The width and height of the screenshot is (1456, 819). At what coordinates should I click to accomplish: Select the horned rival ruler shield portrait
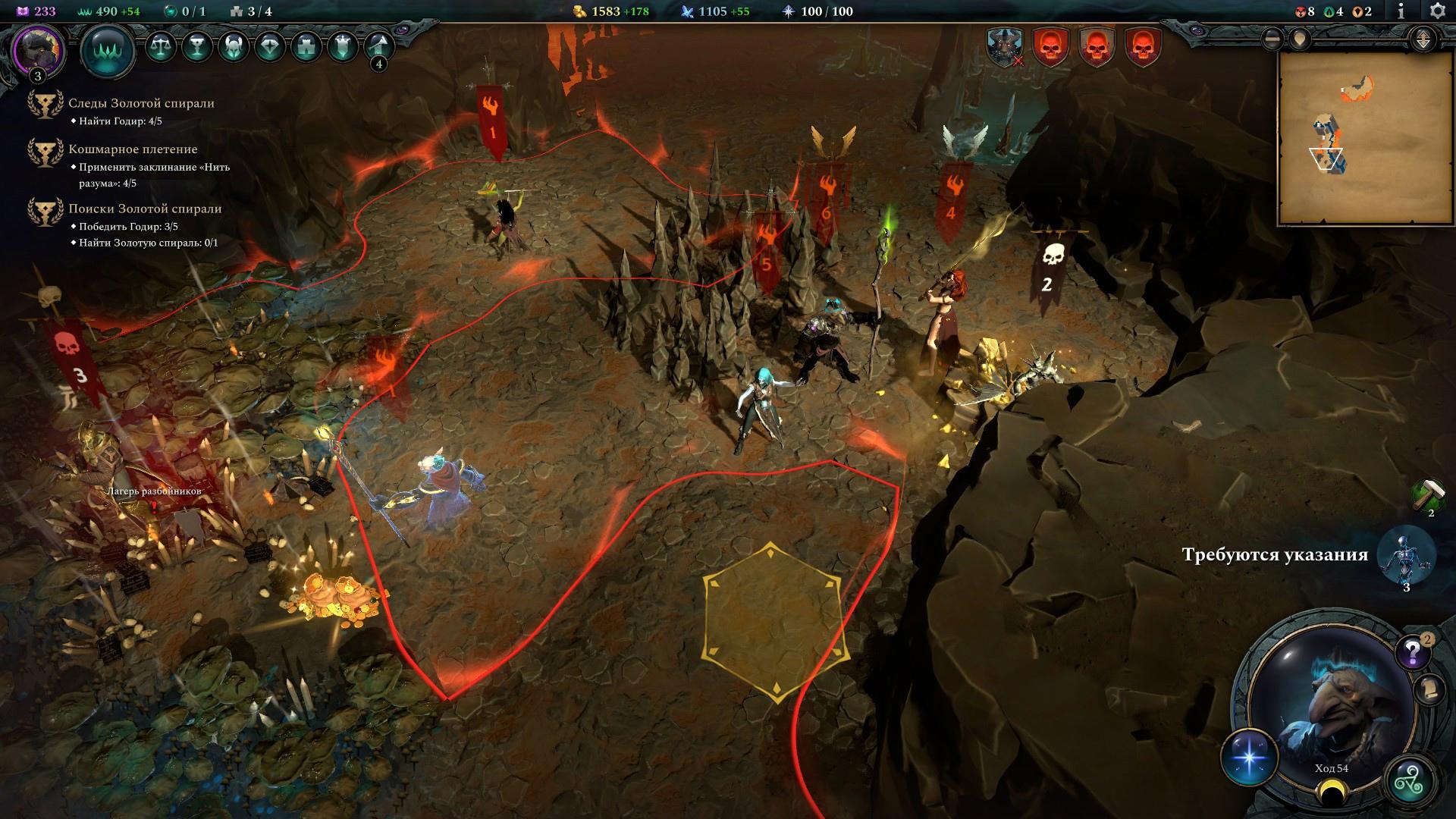click(x=1005, y=47)
